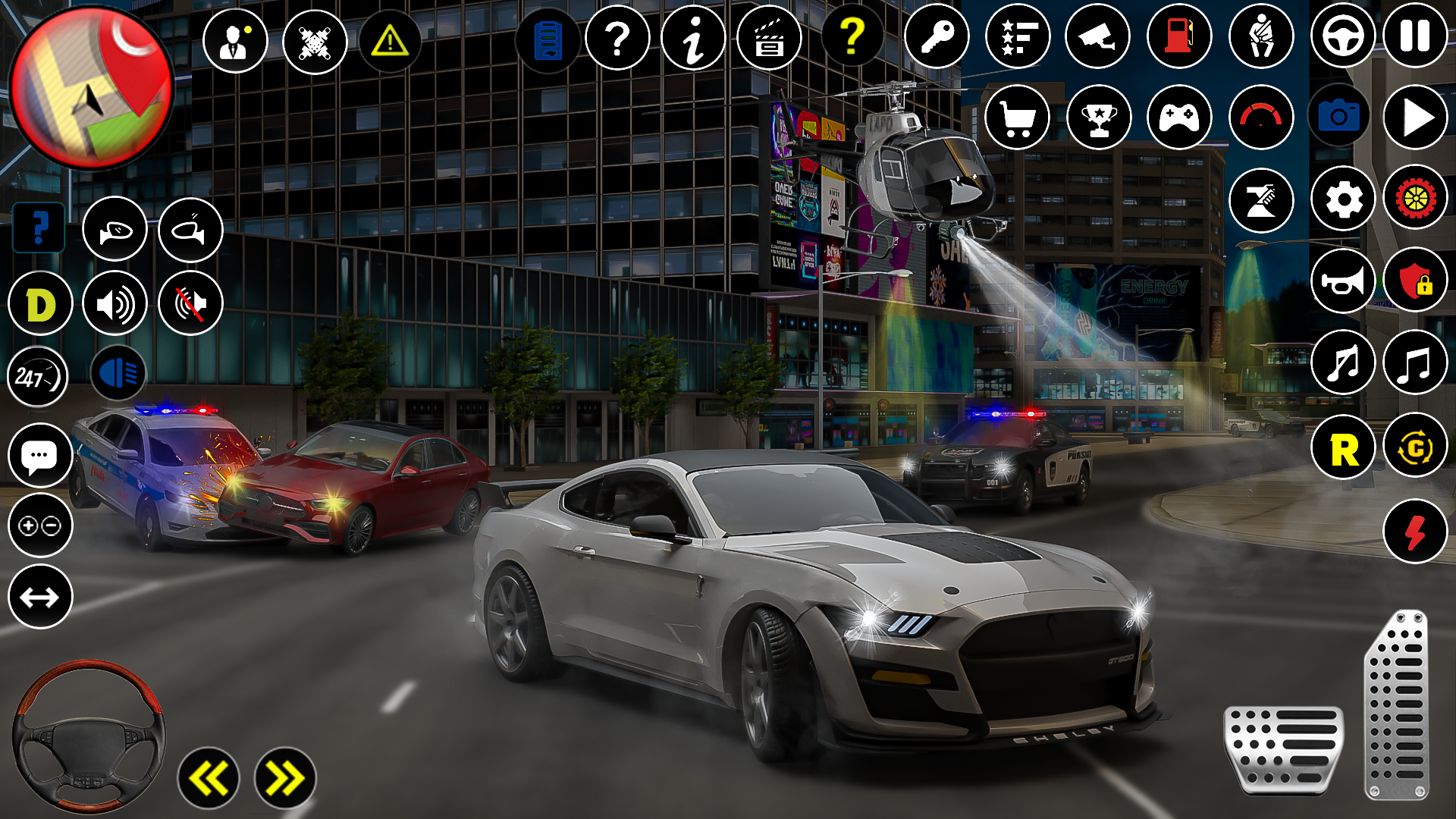Open the info button
This screenshot has width=1456, height=819.
coord(693,38)
